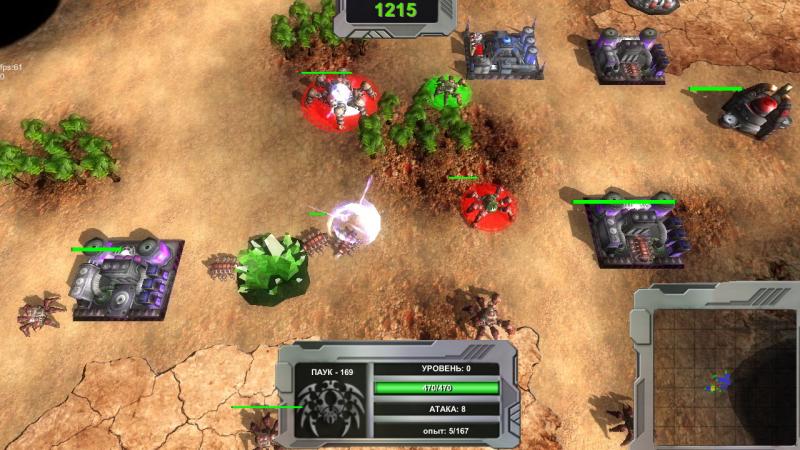800x450 pixels.
Task: Select the spider unit with the green circle
Action: click(442, 94)
